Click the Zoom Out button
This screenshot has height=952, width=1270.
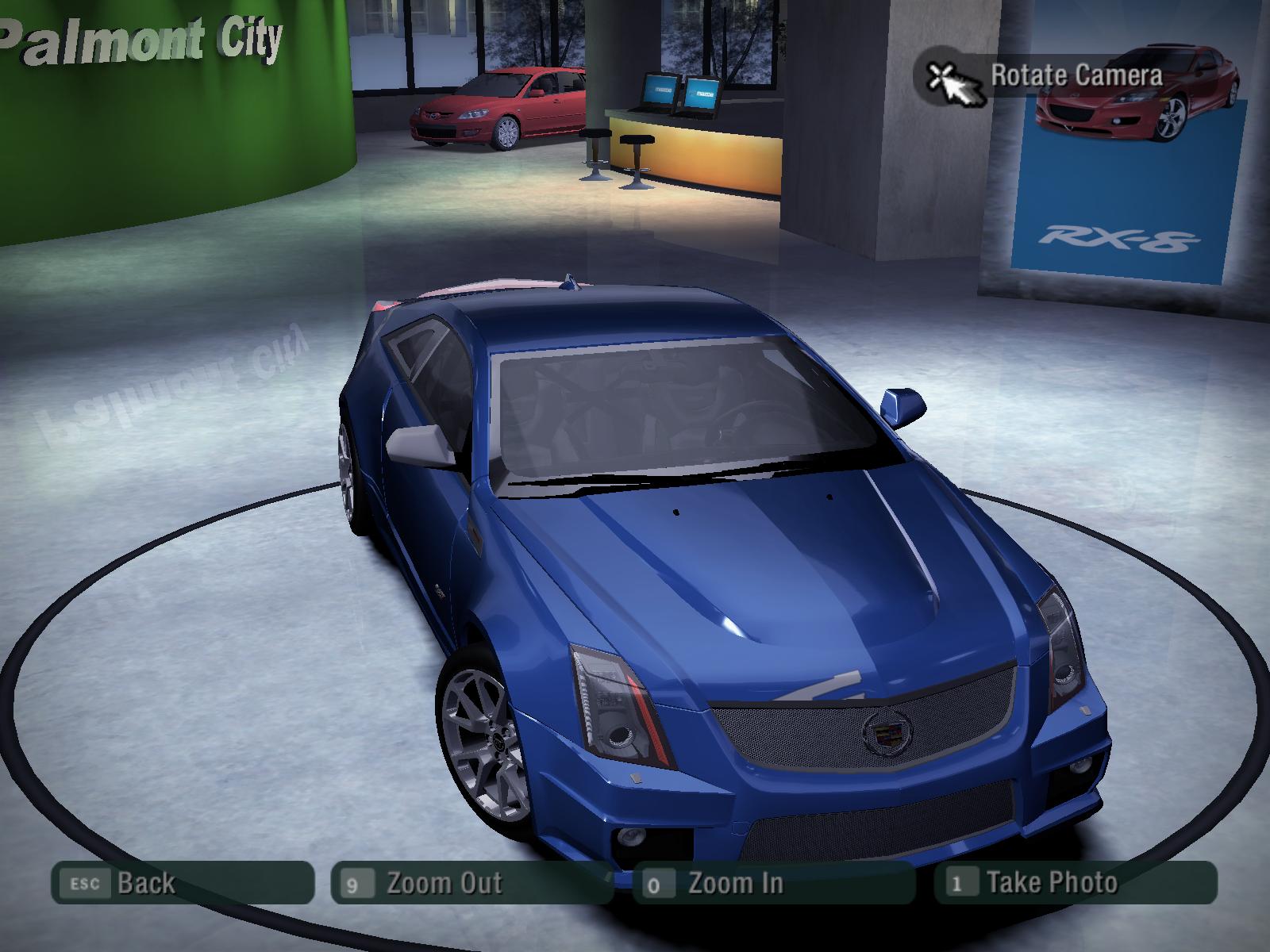point(481,882)
